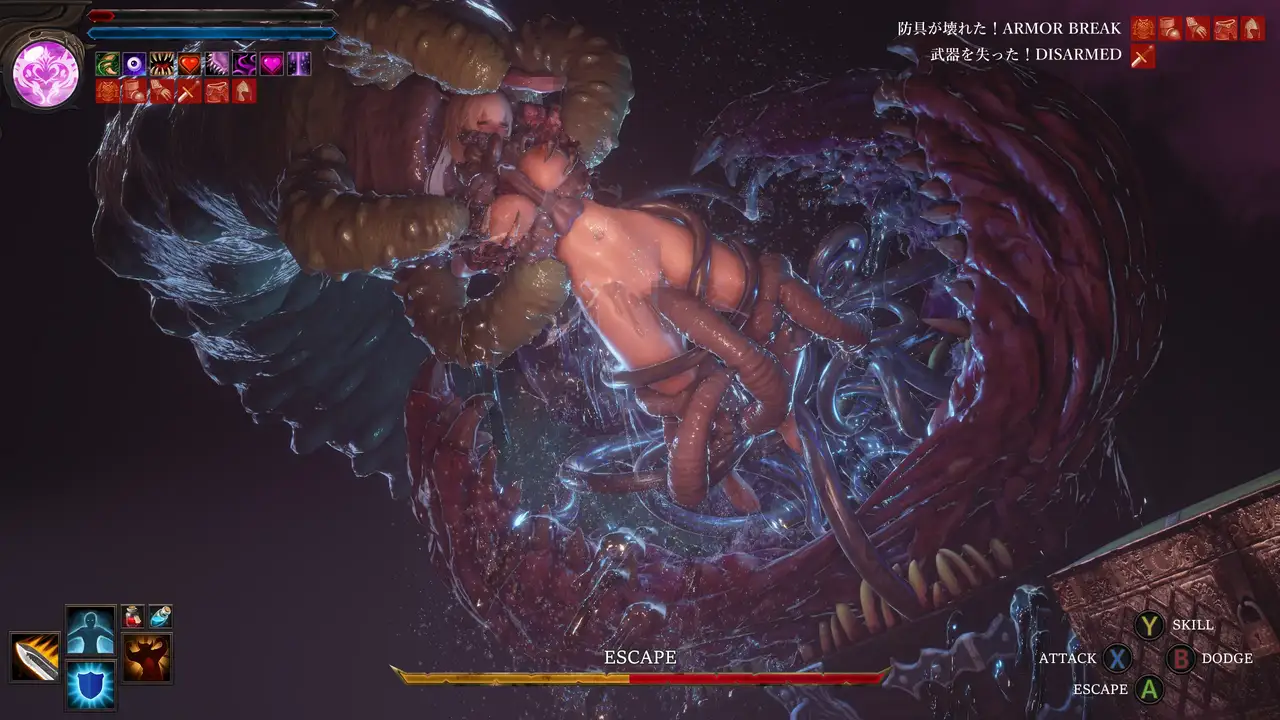This screenshot has width=1280, height=720.
Task: Activate the blue shield skill
Action: (x=90, y=685)
